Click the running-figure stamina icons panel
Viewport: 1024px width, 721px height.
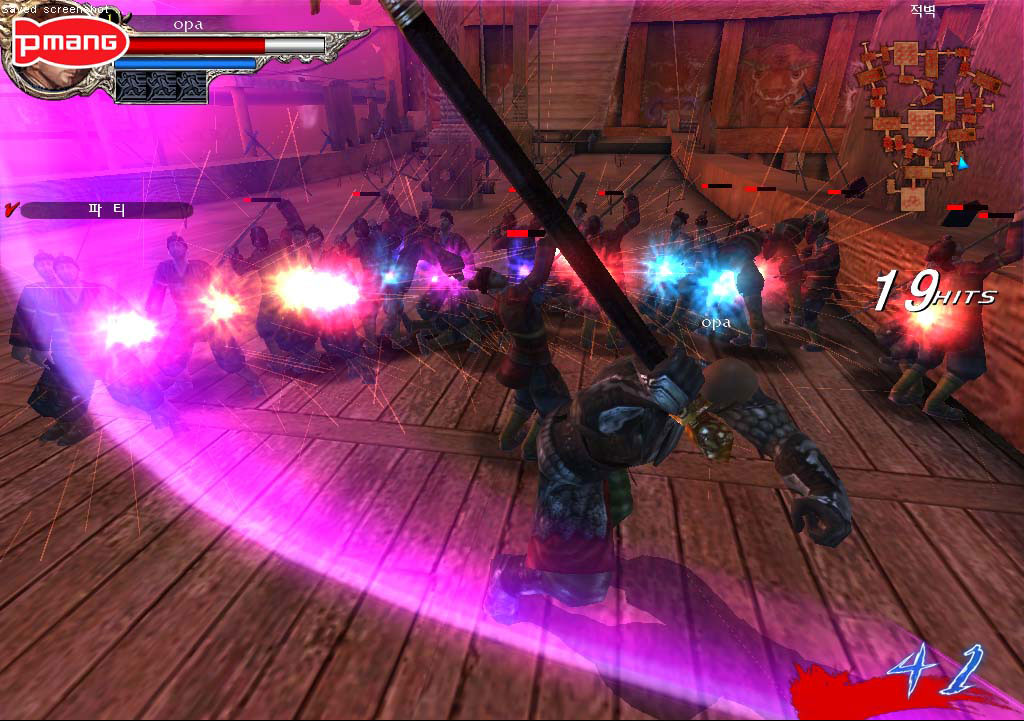[161, 87]
